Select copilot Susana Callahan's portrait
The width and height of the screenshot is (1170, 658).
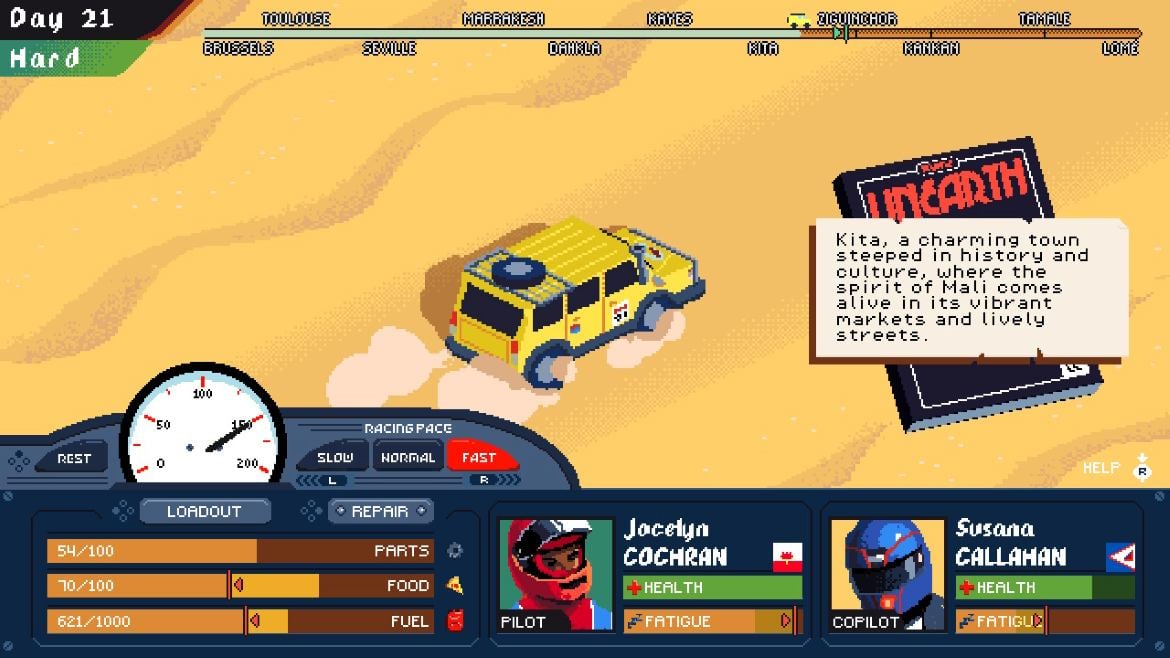click(x=887, y=574)
